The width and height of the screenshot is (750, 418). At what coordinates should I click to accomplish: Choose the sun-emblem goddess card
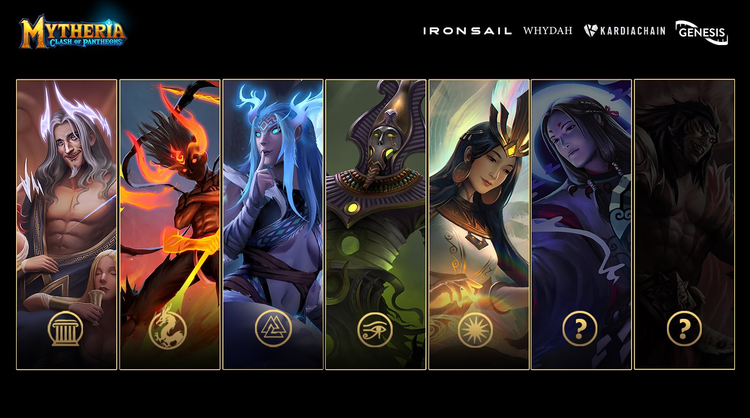[x=478, y=224]
